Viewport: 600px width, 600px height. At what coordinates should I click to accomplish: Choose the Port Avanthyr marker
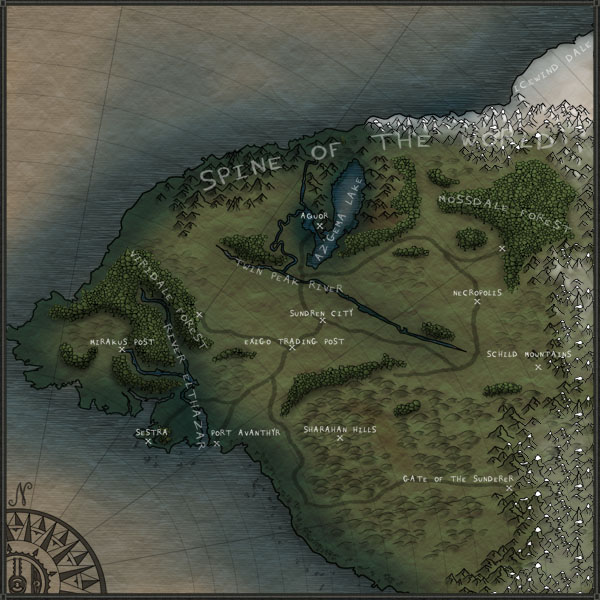tap(216, 441)
